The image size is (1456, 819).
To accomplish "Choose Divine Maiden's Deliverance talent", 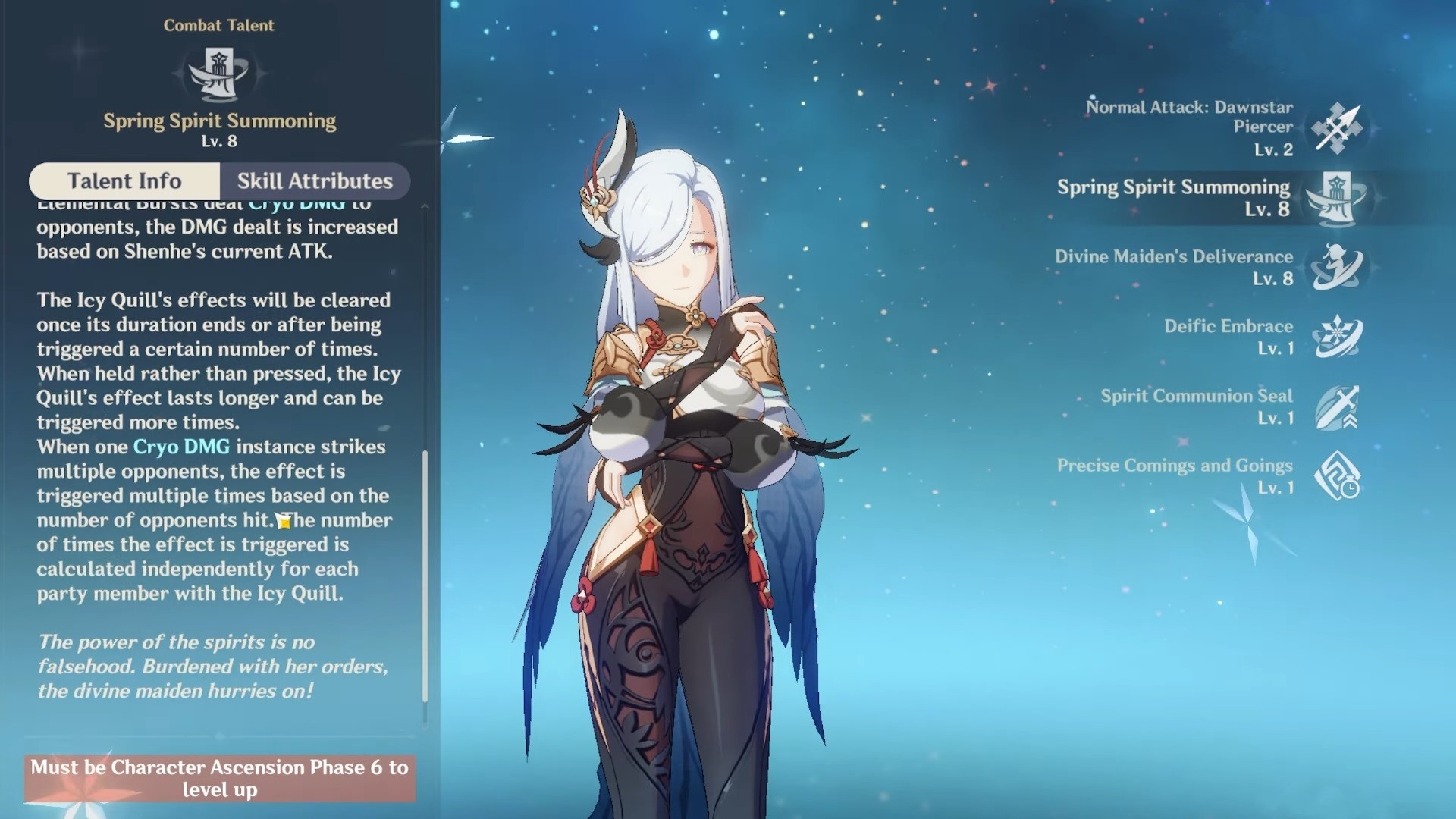I will coord(1337,268).
